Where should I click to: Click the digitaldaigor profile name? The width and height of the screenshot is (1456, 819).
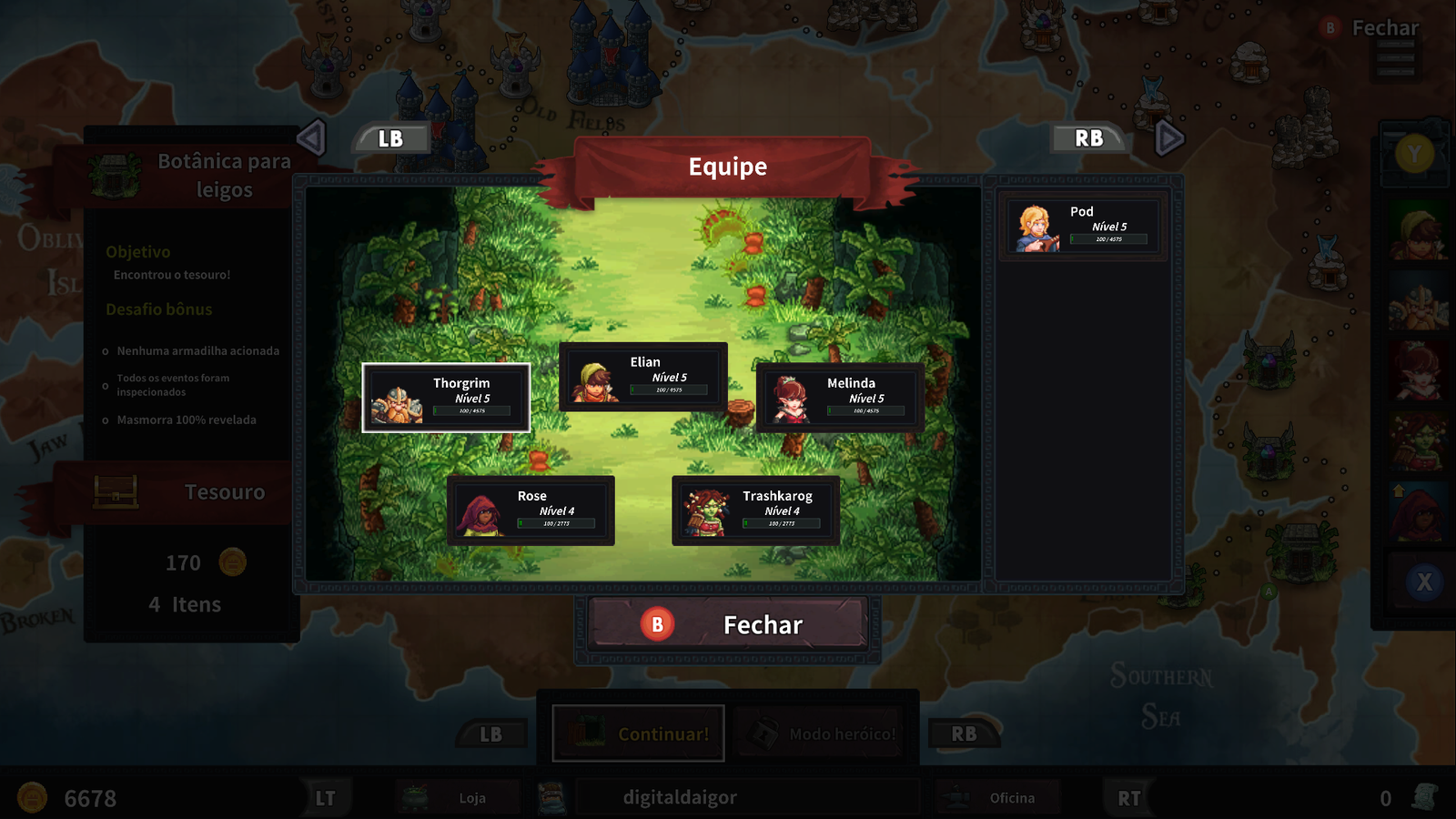coord(680,798)
